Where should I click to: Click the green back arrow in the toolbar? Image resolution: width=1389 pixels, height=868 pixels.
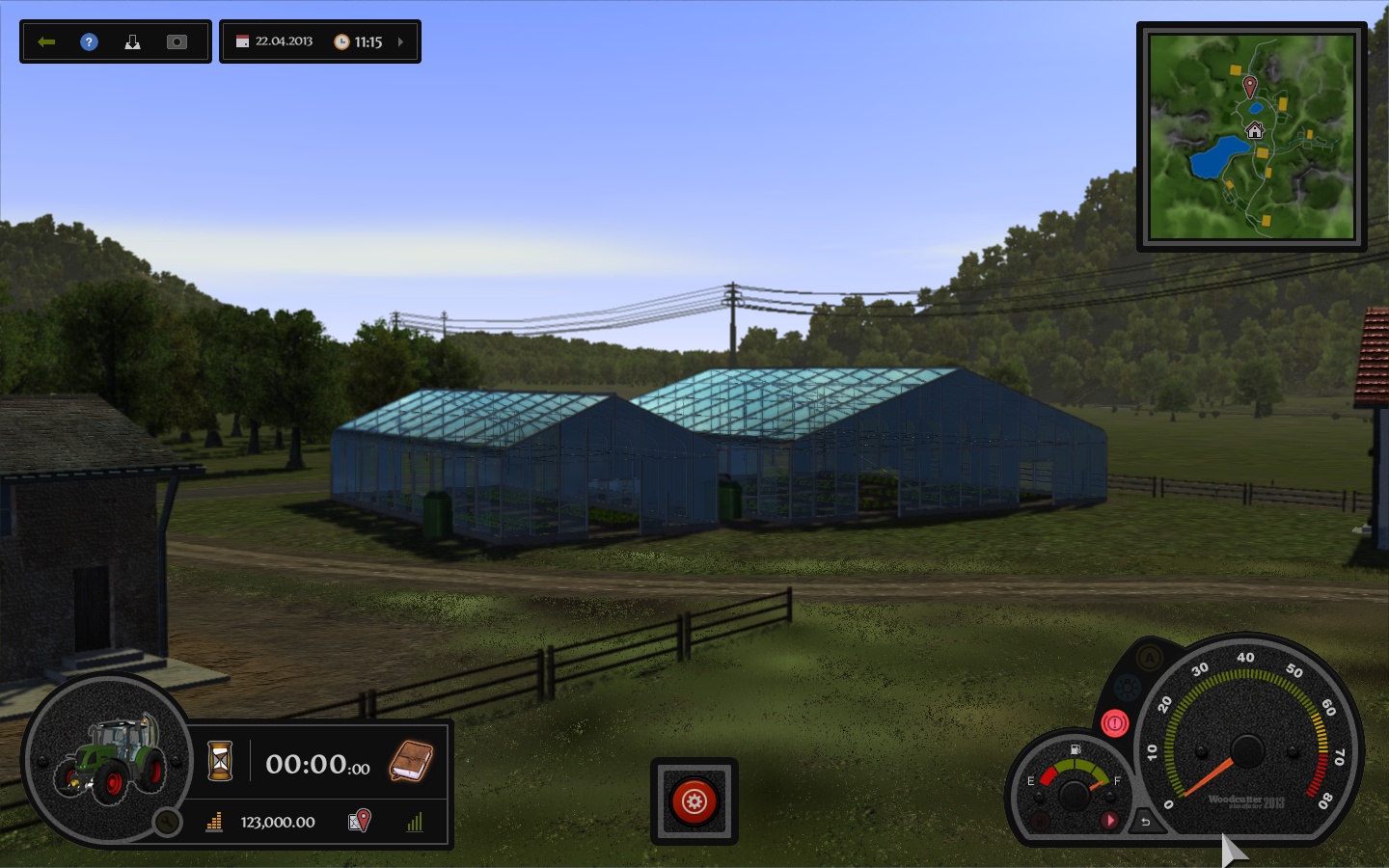[45, 41]
